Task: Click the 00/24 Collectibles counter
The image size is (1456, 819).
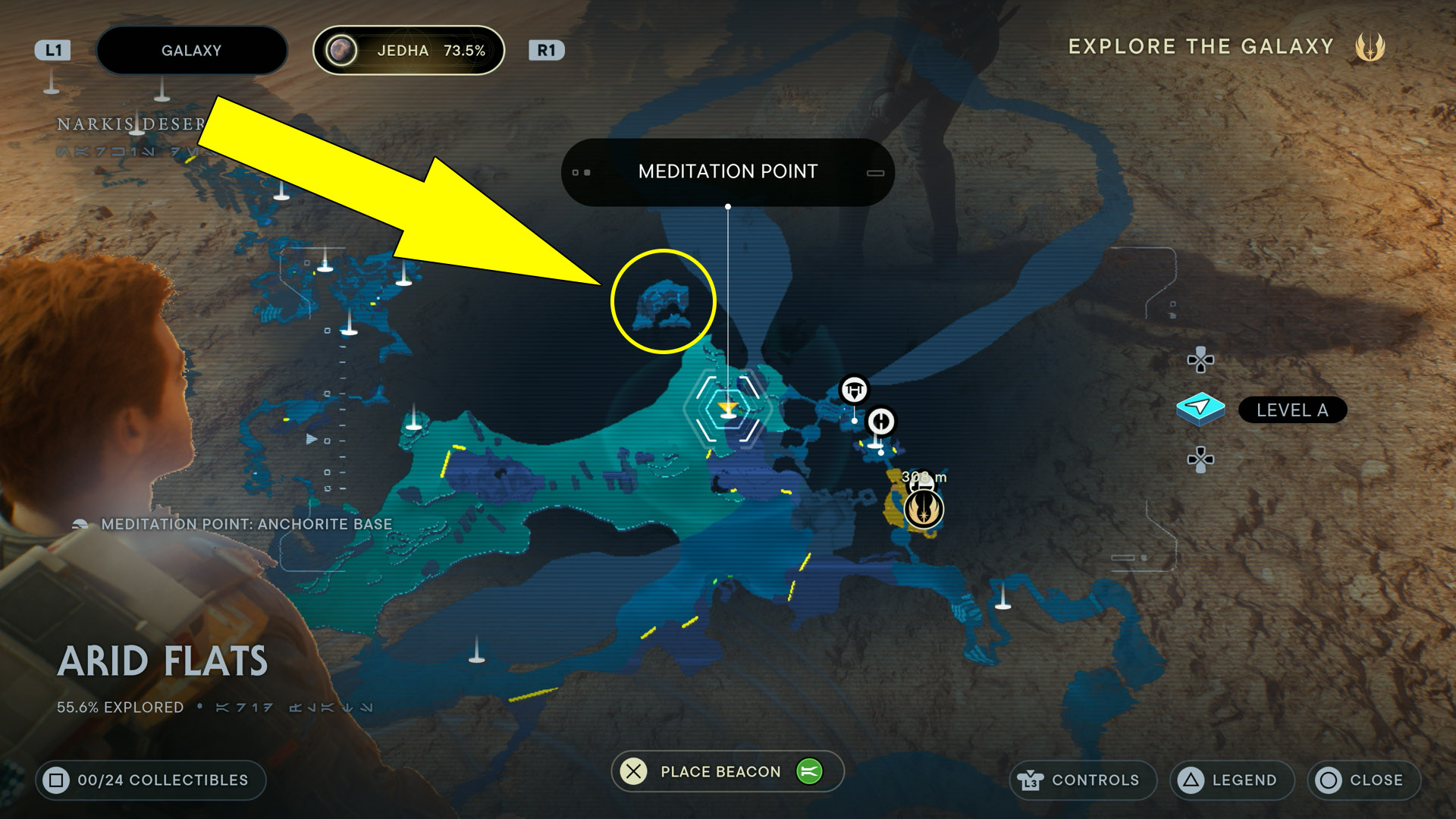Action: (x=151, y=780)
